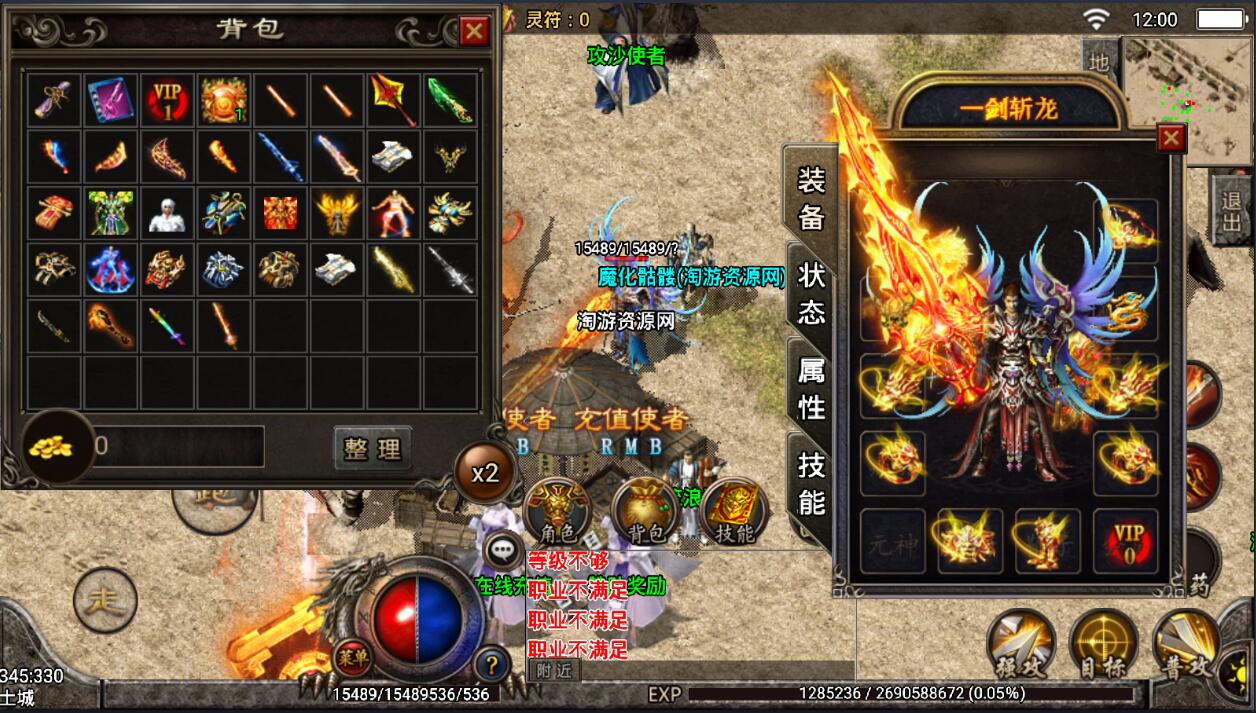Toggle the x2 speed button
The image size is (1256, 713).
pos(485,472)
